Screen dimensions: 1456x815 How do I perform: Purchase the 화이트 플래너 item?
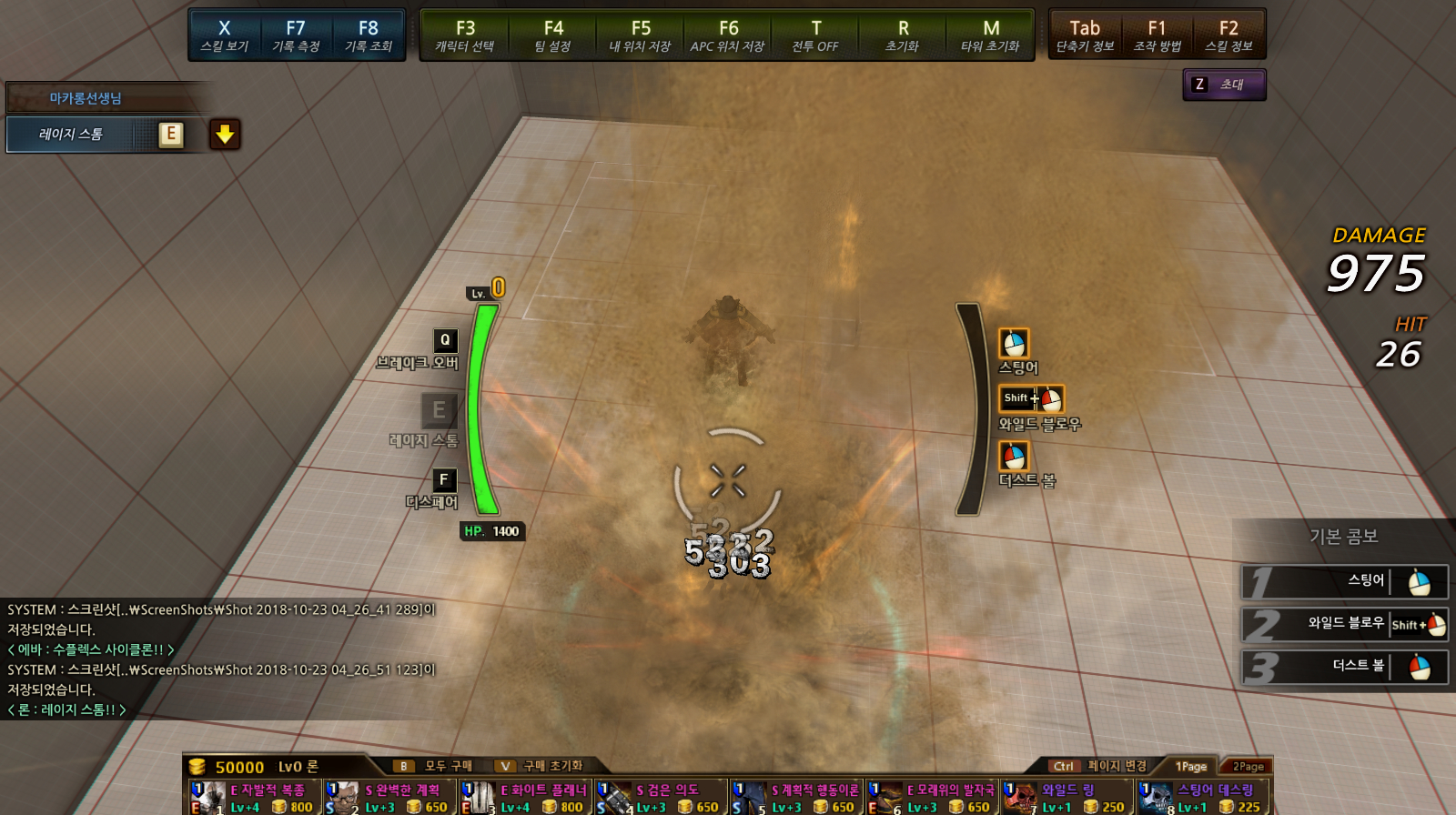click(525, 798)
